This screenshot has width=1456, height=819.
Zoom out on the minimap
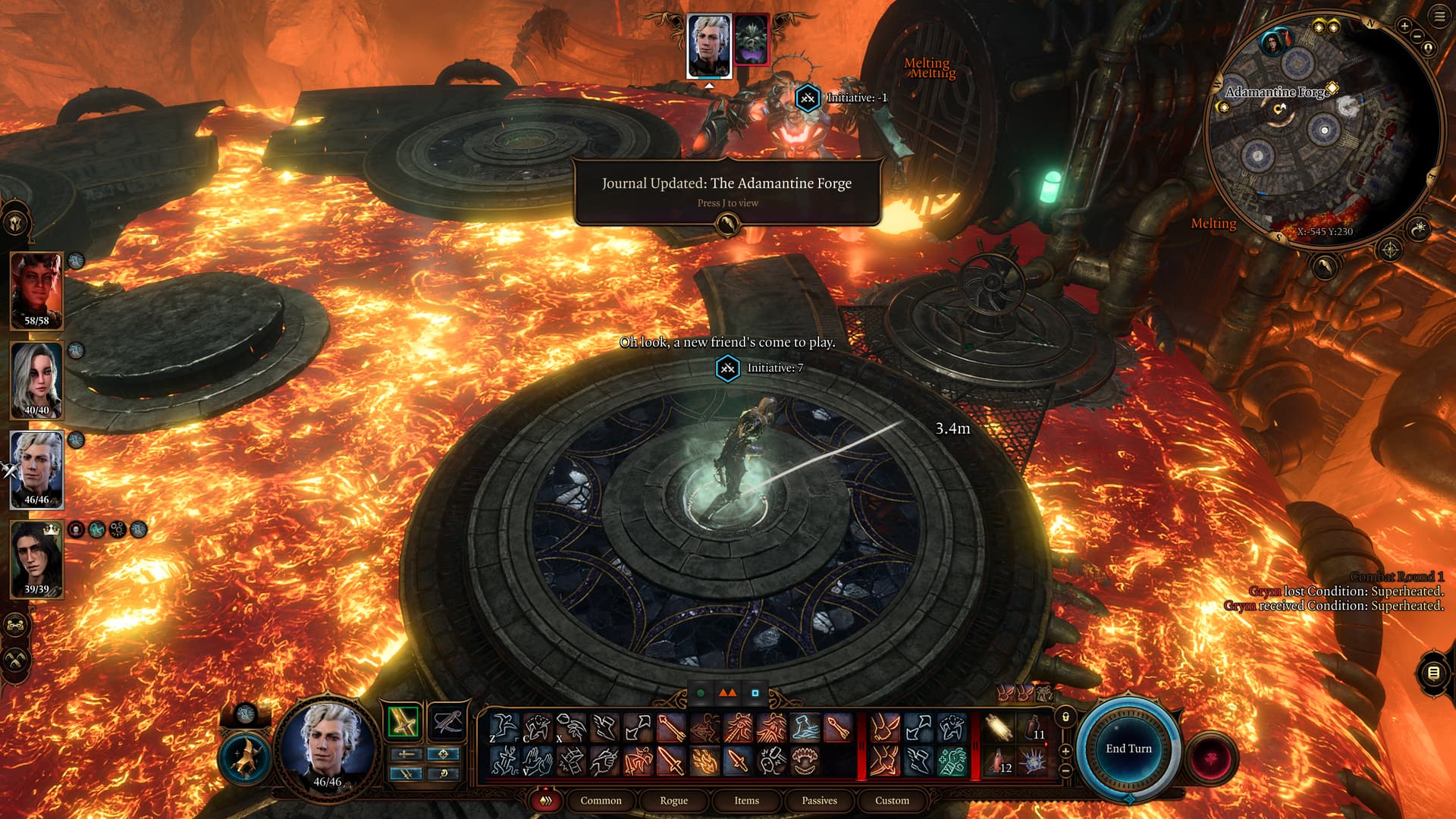point(1417,36)
